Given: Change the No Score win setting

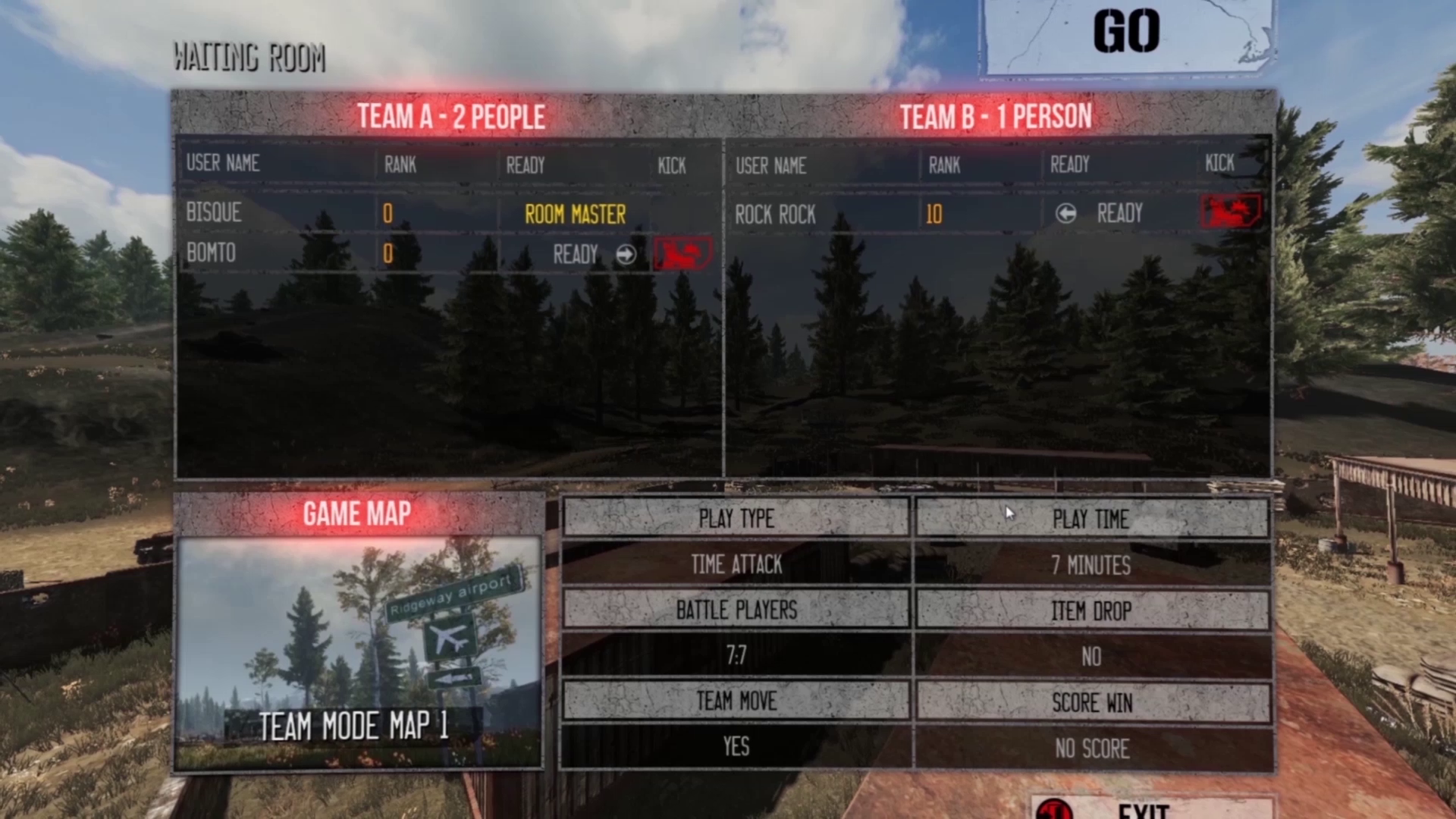Looking at the screenshot, I should [x=1090, y=748].
